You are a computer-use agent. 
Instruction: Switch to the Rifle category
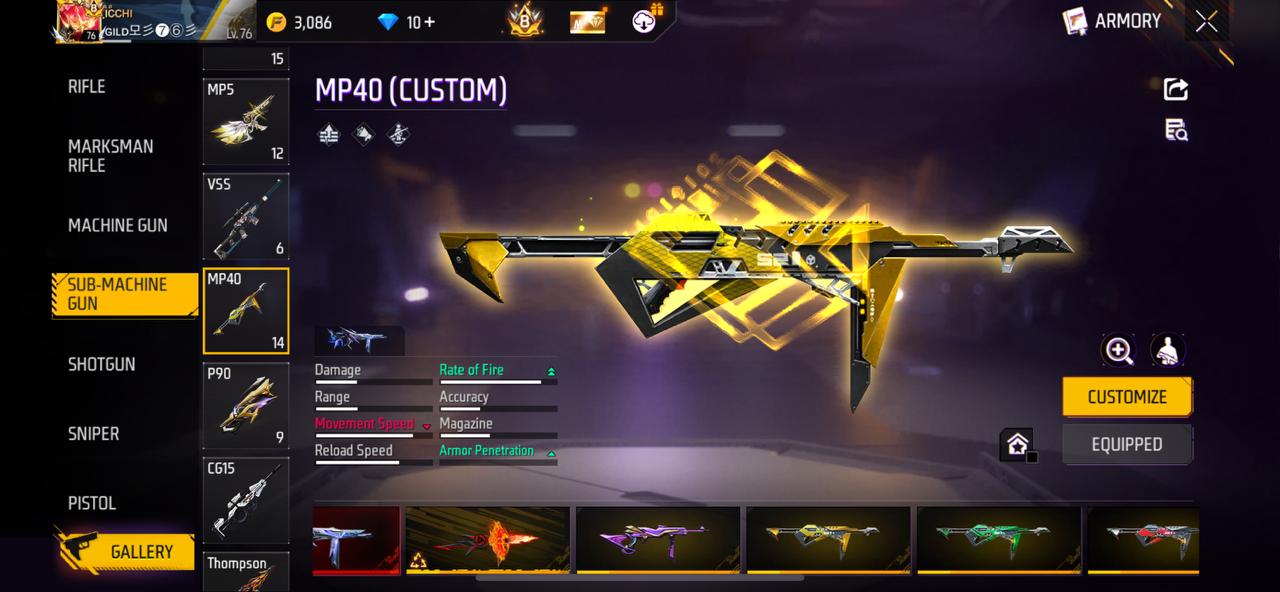coord(87,87)
